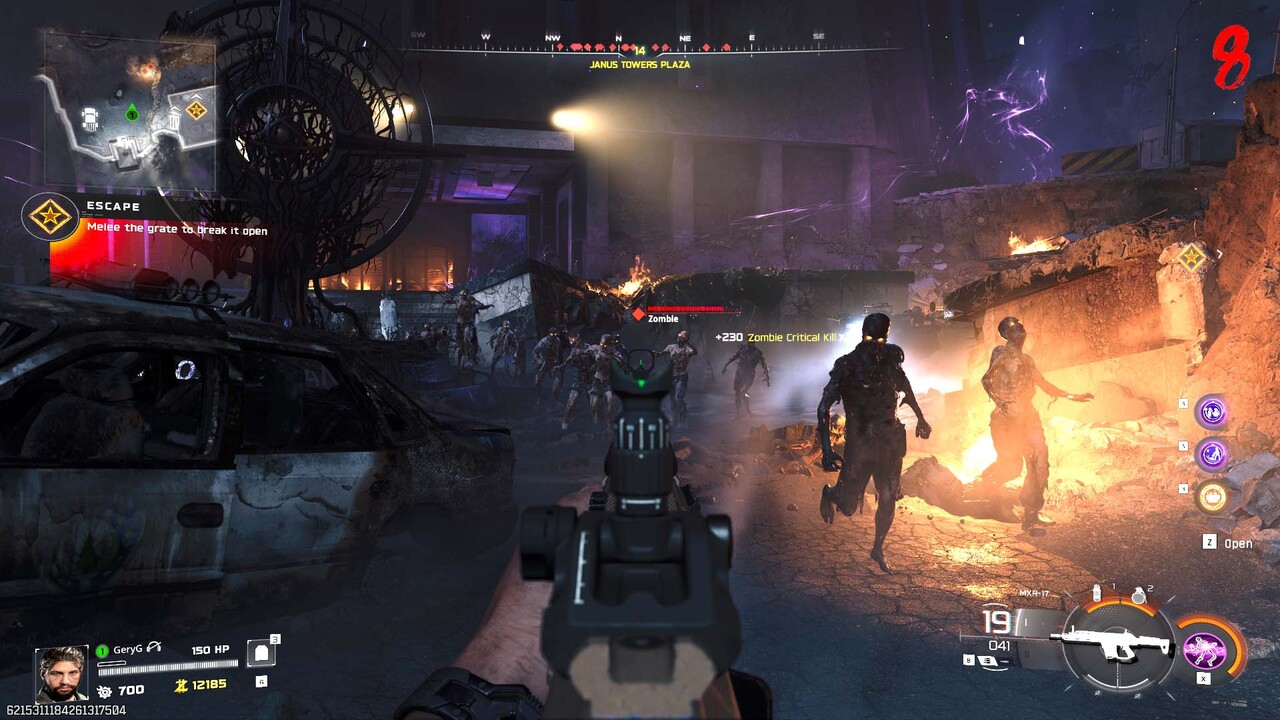This screenshot has width=1280, height=720.
Task: Click the white car marker on minimap
Action: pos(91,119)
